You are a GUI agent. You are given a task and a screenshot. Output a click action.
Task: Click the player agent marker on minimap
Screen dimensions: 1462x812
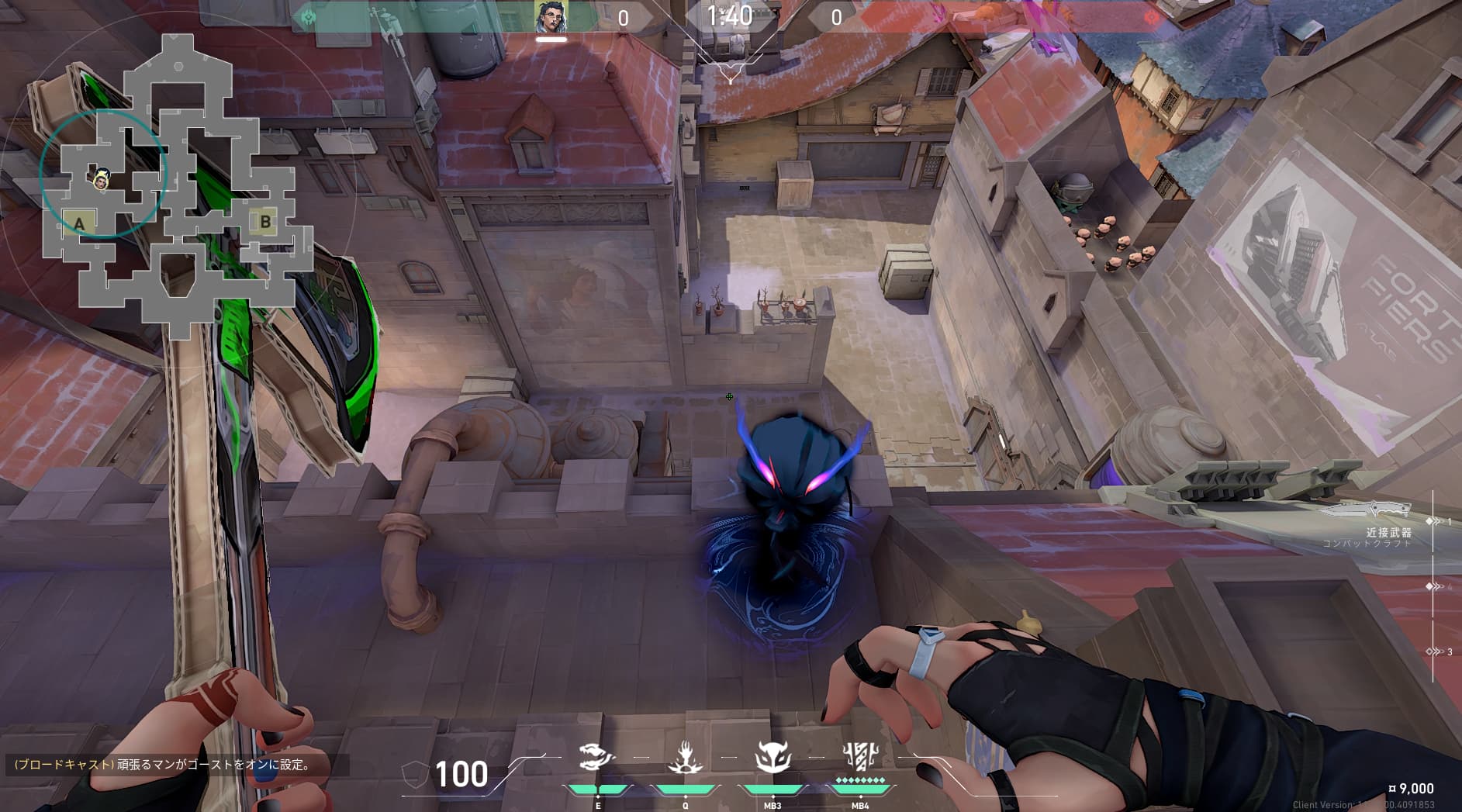pyautogui.click(x=101, y=180)
